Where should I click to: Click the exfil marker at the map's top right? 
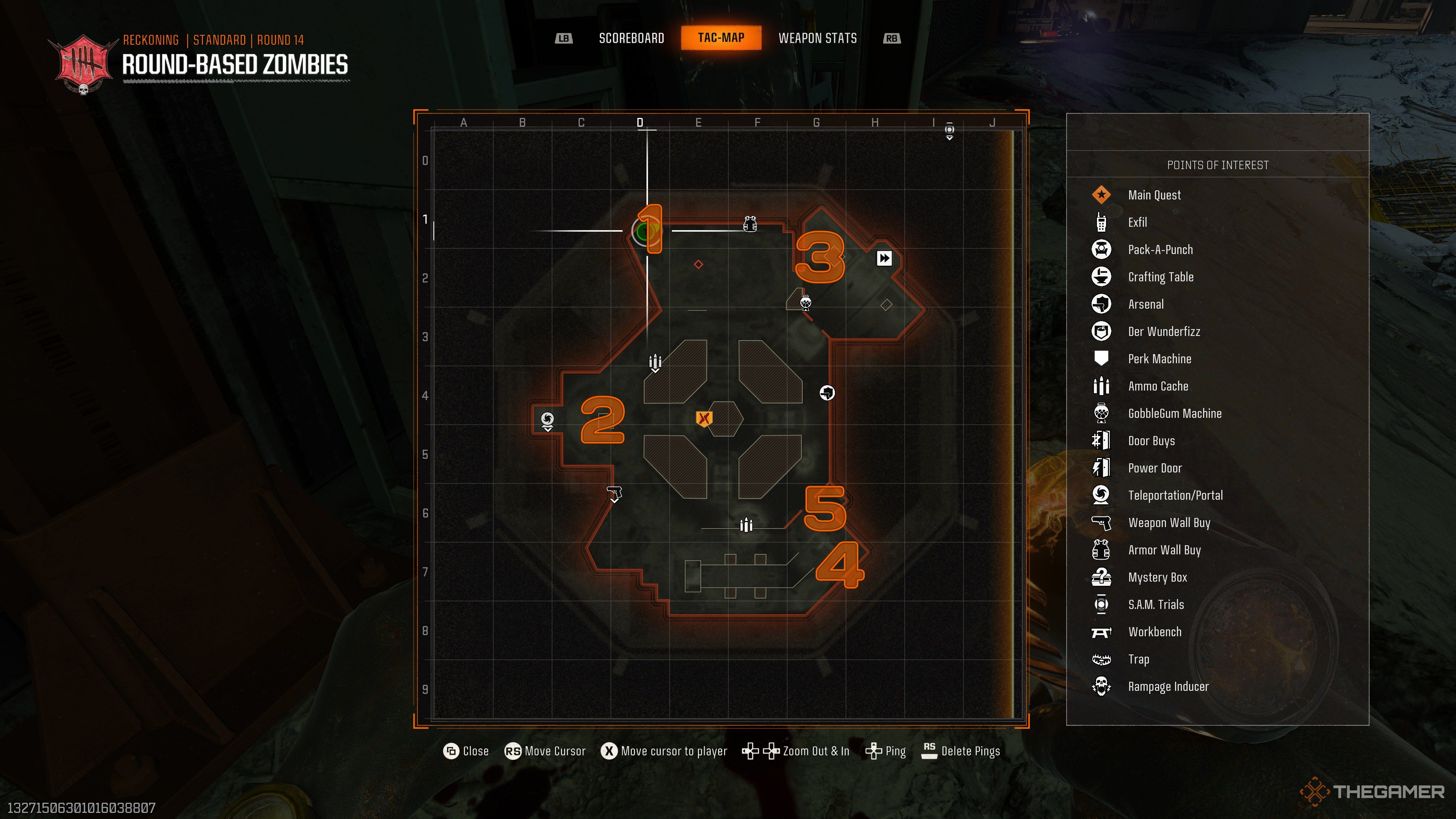[949, 130]
